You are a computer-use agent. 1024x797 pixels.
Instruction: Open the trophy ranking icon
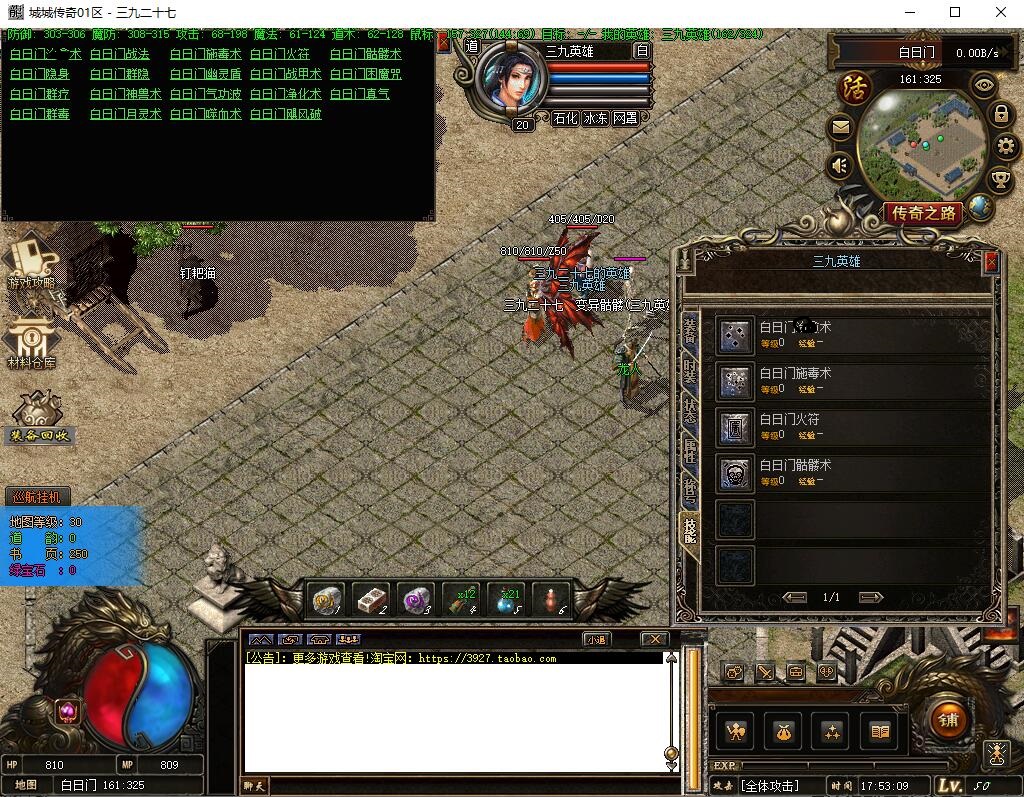pyautogui.click(x=999, y=180)
